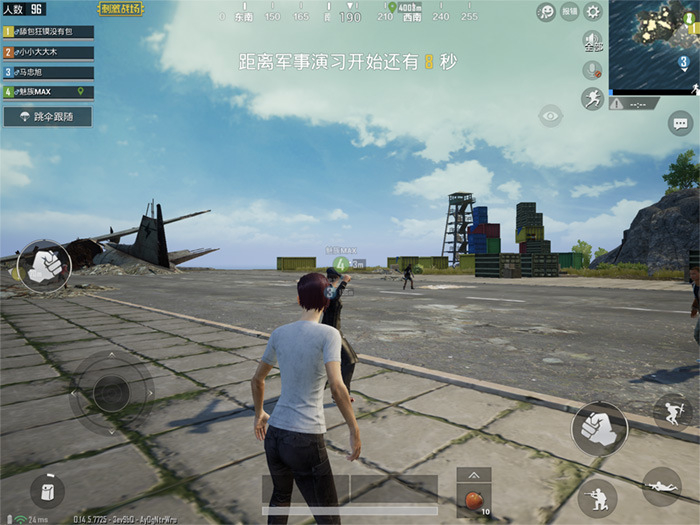Open the quick chat bubble
700x525 pixels.
[x=681, y=124]
